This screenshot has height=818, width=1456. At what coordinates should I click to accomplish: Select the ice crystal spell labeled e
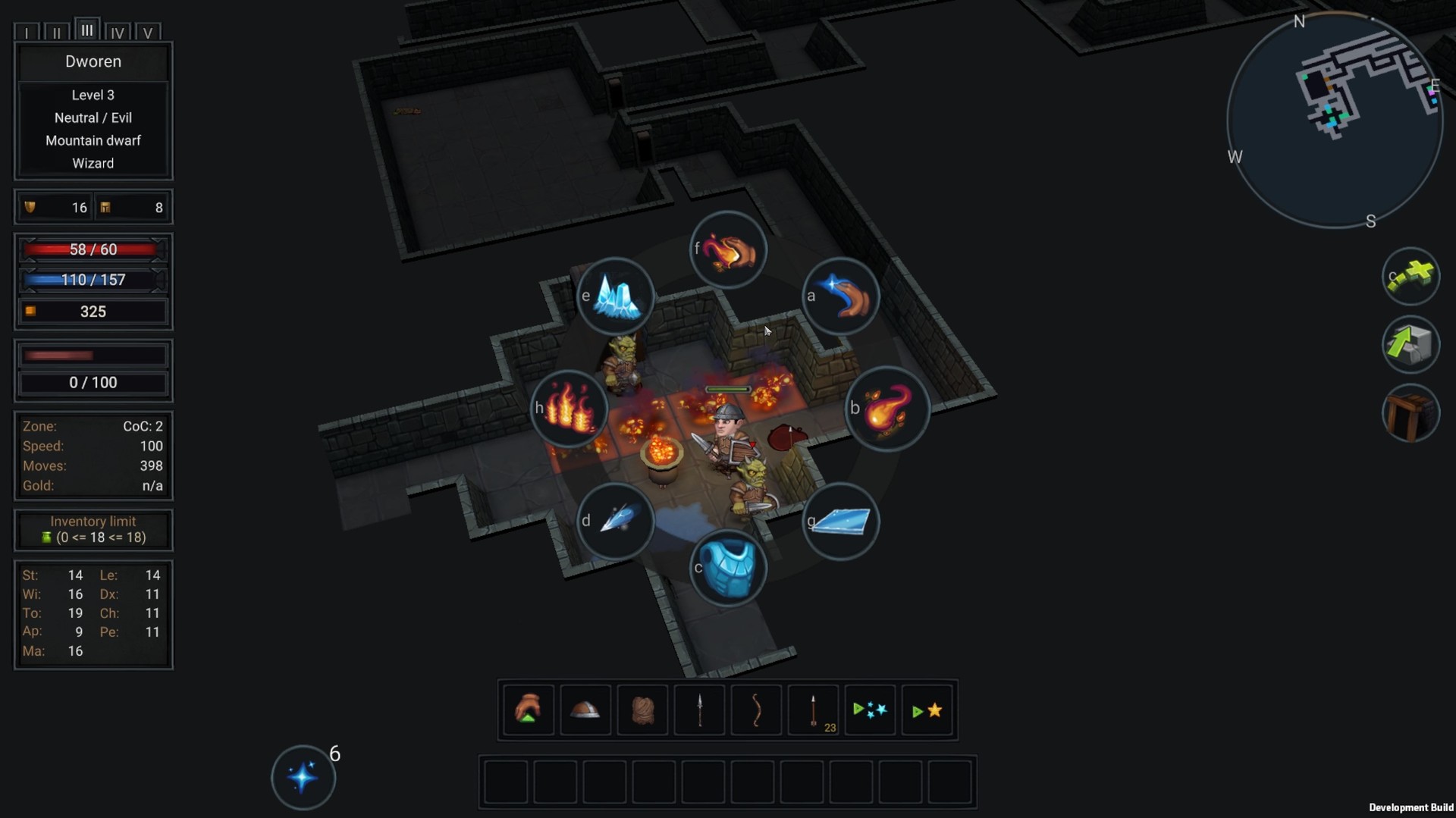coord(617,296)
